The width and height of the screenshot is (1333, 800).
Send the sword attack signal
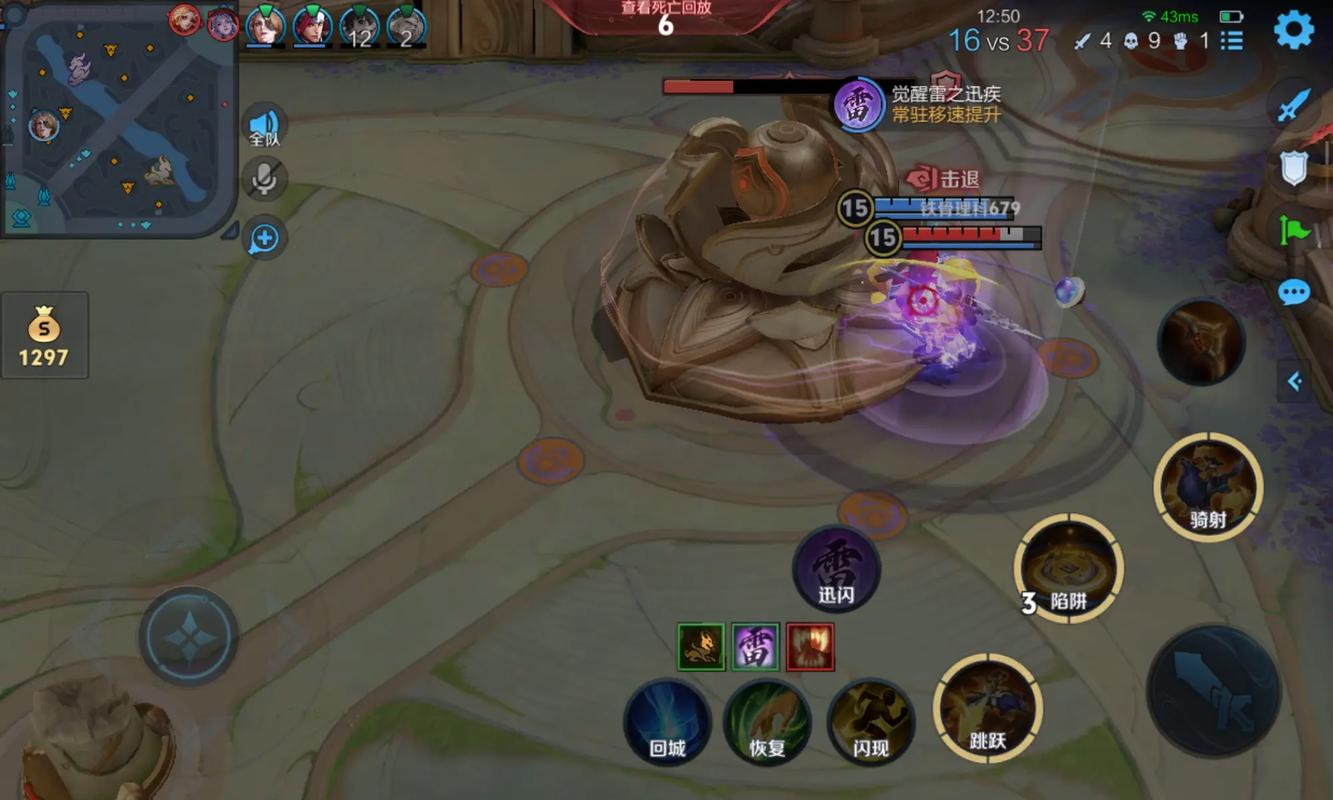1294,105
